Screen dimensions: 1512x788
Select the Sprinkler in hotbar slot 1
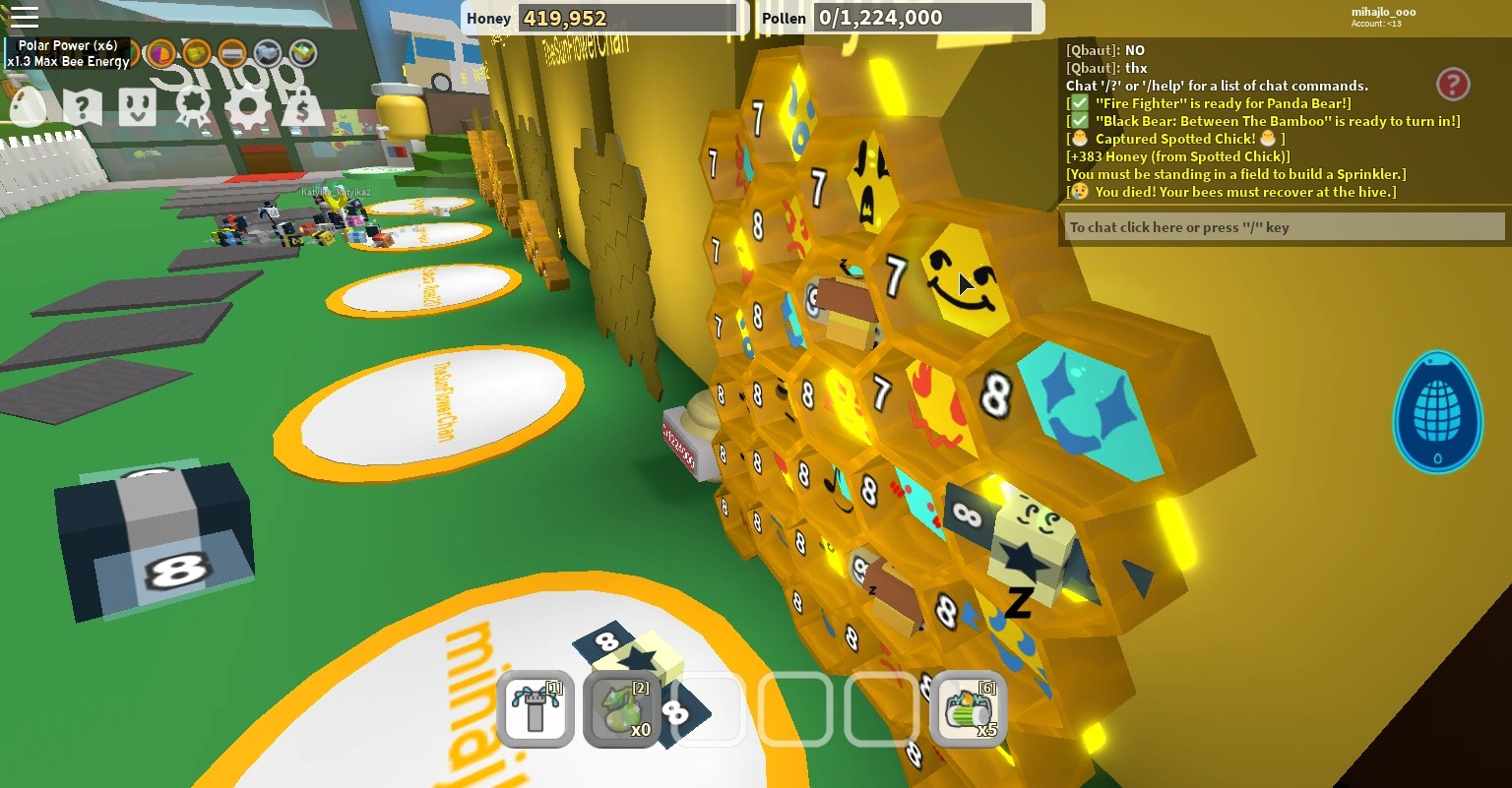point(533,707)
